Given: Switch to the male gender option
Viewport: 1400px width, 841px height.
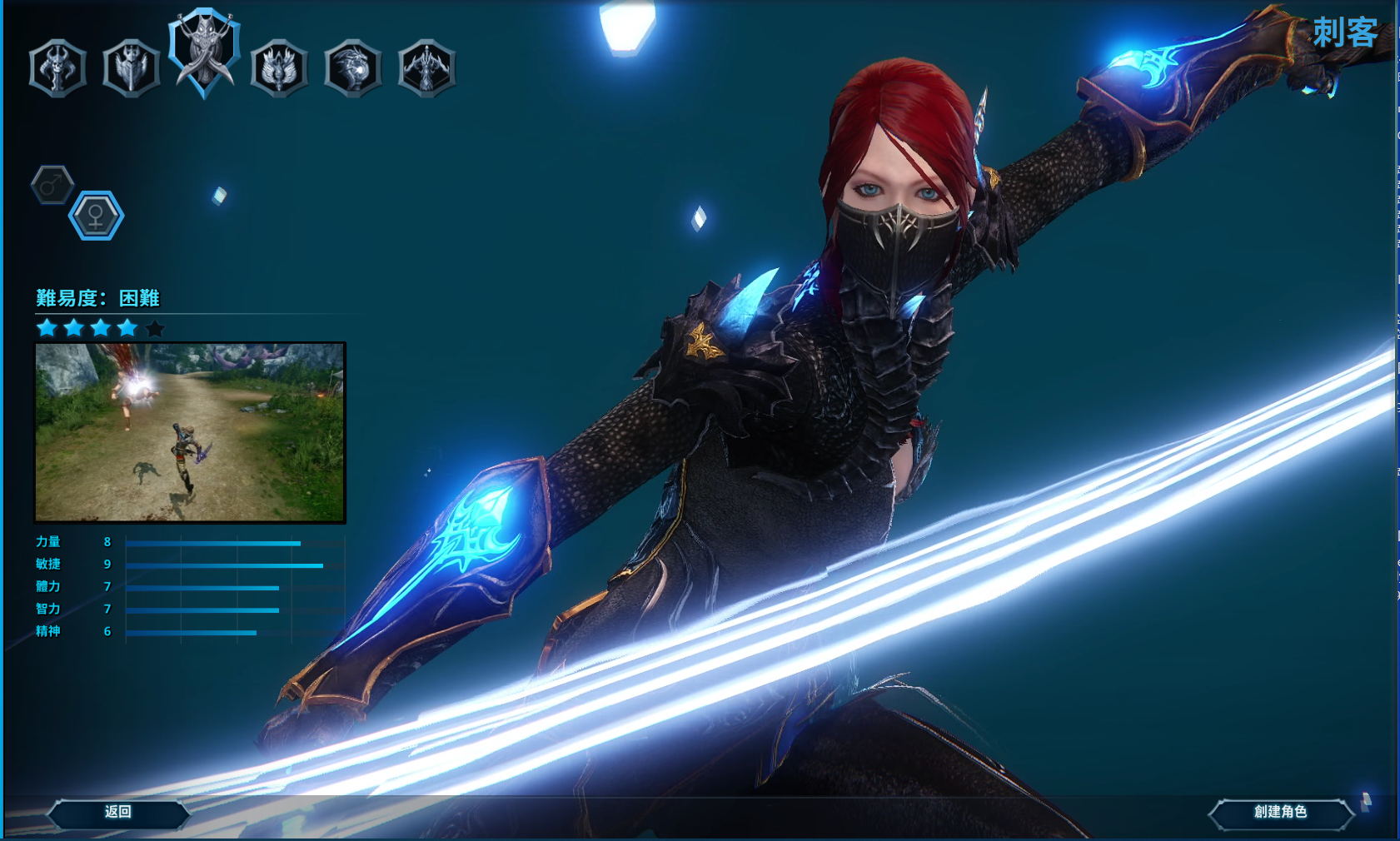Looking at the screenshot, I should (x=52, y=184).
